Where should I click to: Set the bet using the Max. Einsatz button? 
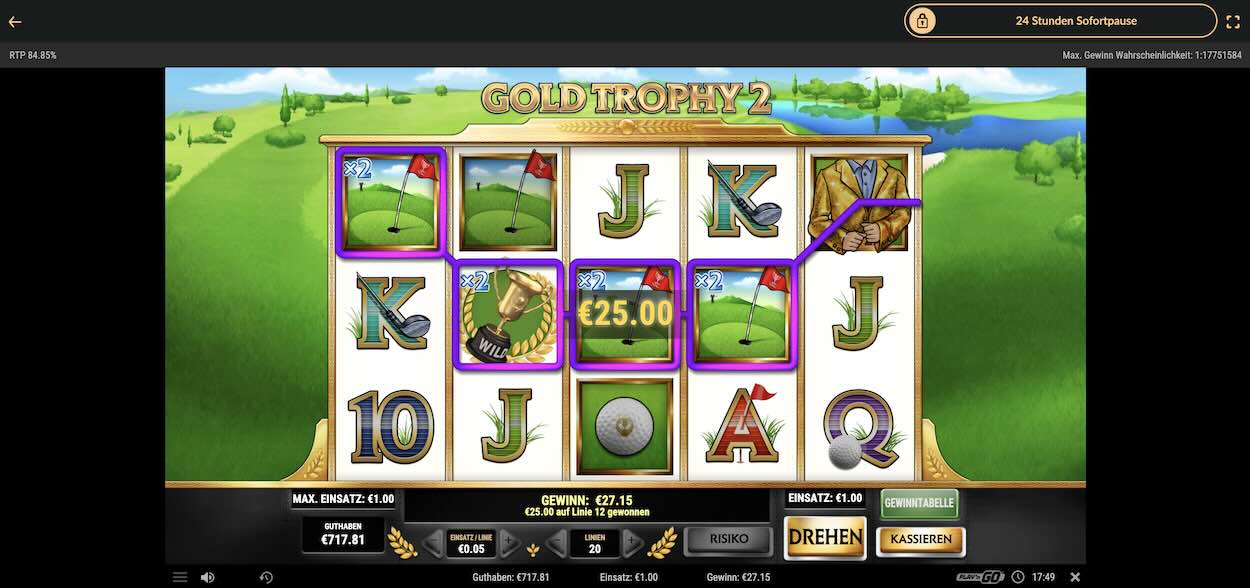click(x=343, y=499)
